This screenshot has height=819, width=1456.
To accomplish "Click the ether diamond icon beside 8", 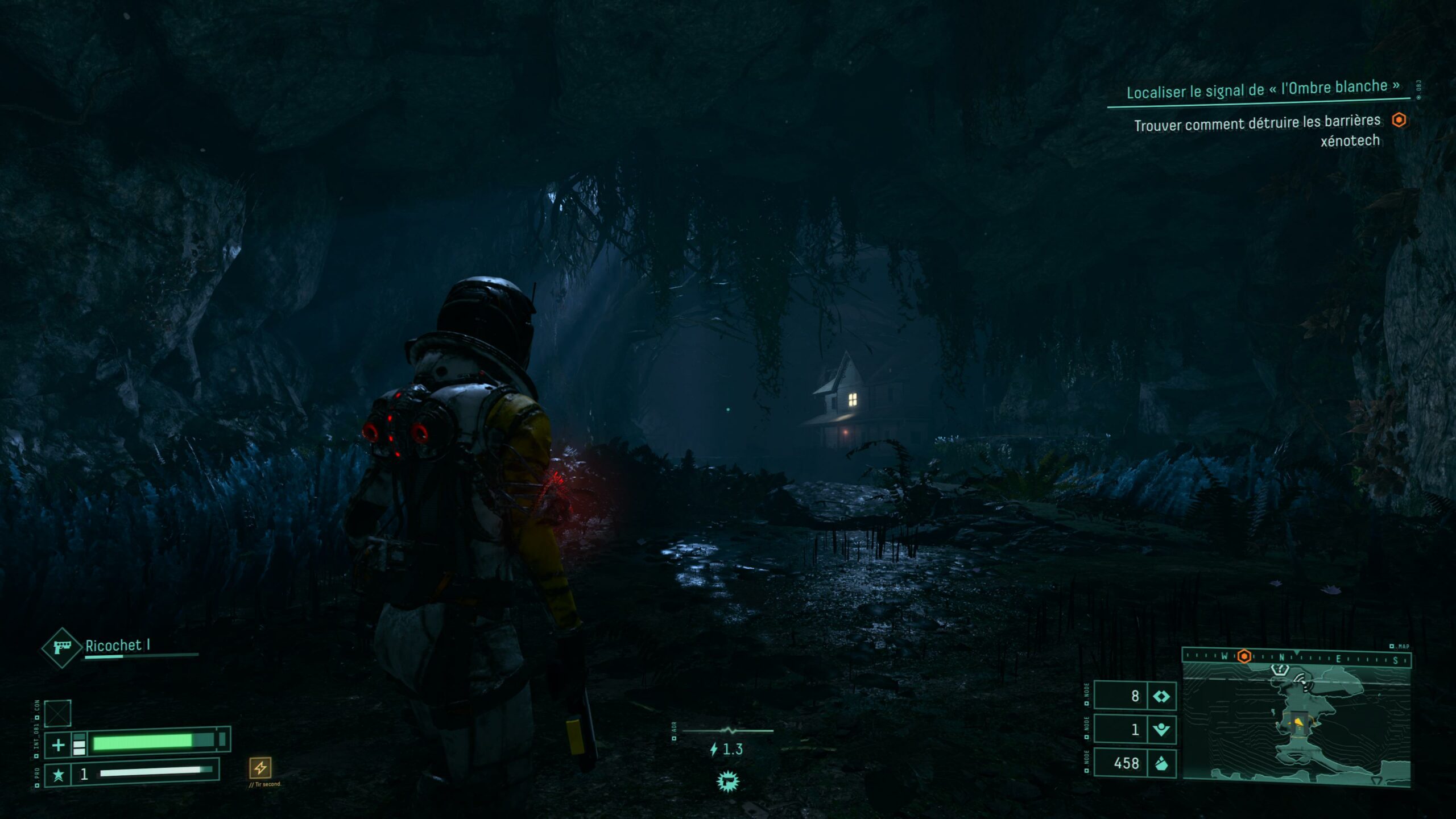I will [x=1161, y=696].
